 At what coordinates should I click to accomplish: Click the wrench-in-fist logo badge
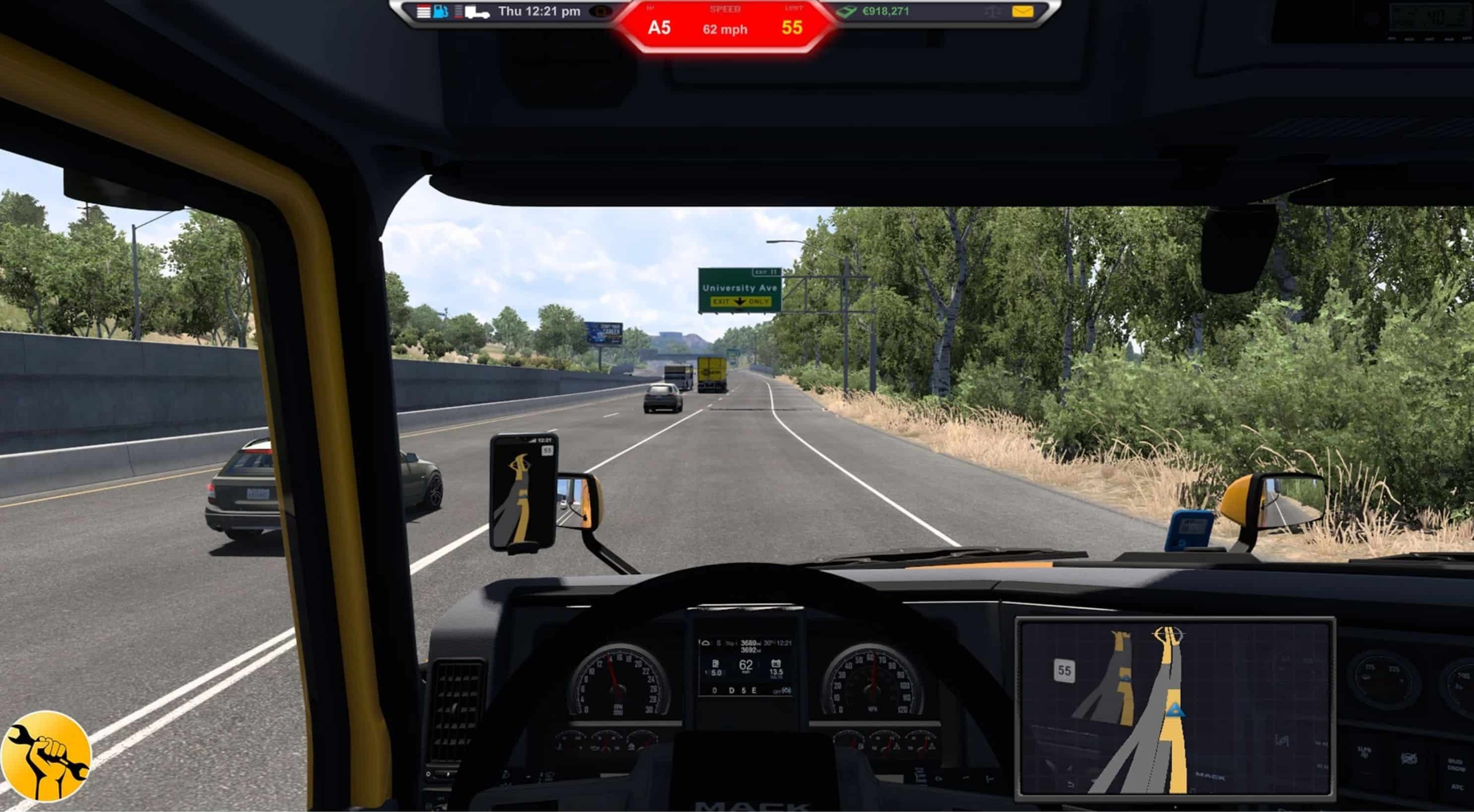point(45,756)
